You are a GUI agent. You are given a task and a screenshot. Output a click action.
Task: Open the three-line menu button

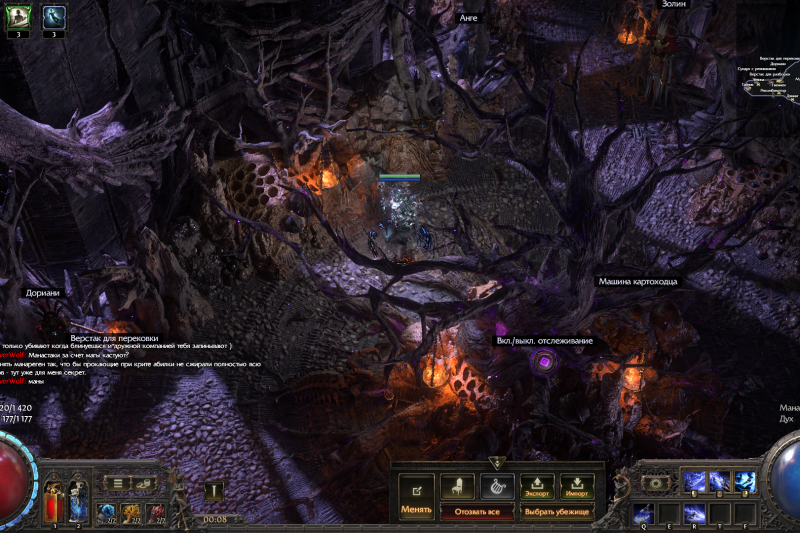(x=118, y=483)
